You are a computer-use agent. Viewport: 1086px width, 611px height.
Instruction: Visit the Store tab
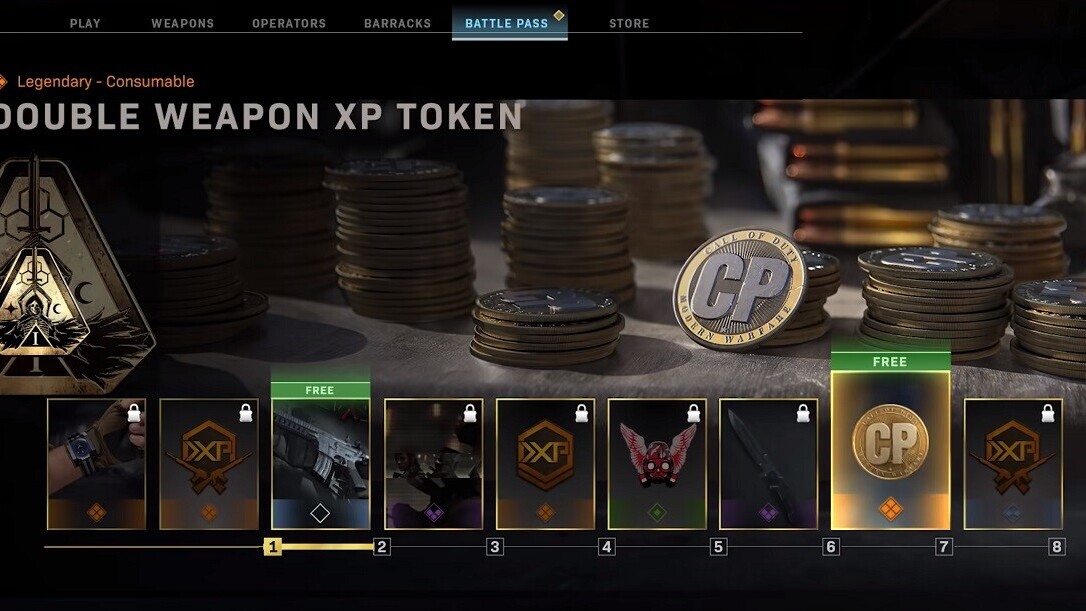(629, 23)
